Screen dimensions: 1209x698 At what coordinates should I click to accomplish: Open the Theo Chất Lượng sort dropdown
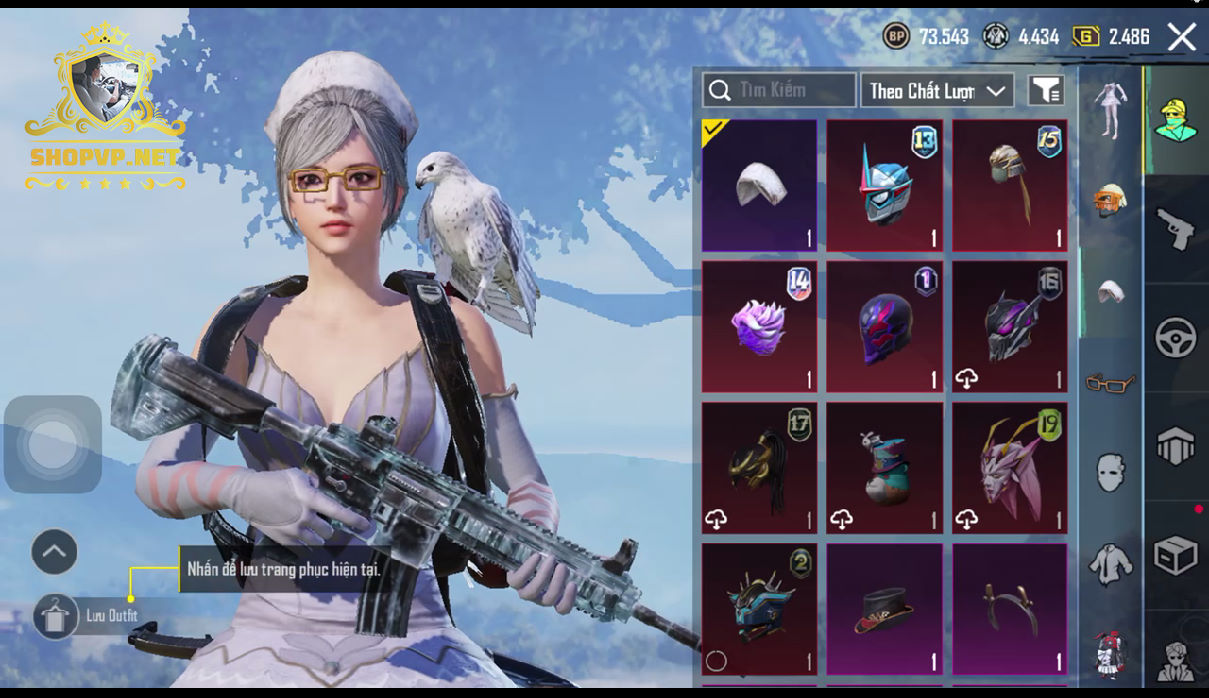click(937, 91)
